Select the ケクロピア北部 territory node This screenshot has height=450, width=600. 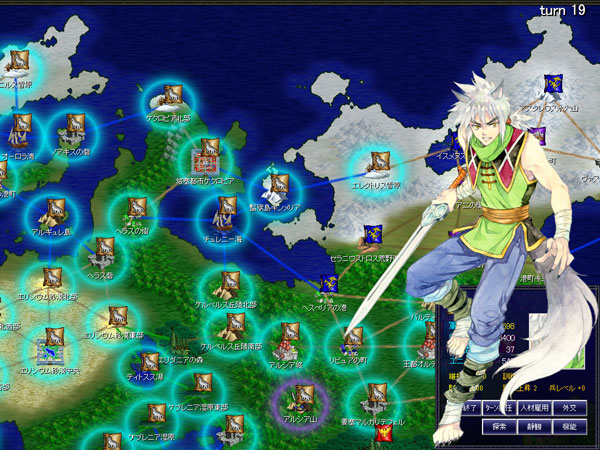172,96
